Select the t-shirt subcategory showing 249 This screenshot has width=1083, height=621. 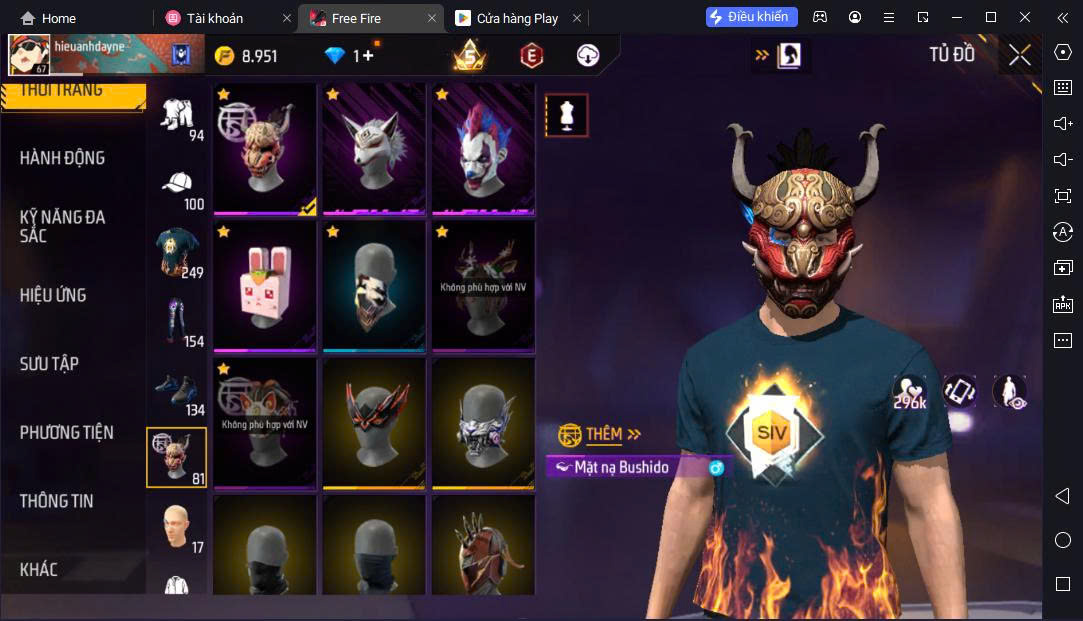(x=178, y=253)
